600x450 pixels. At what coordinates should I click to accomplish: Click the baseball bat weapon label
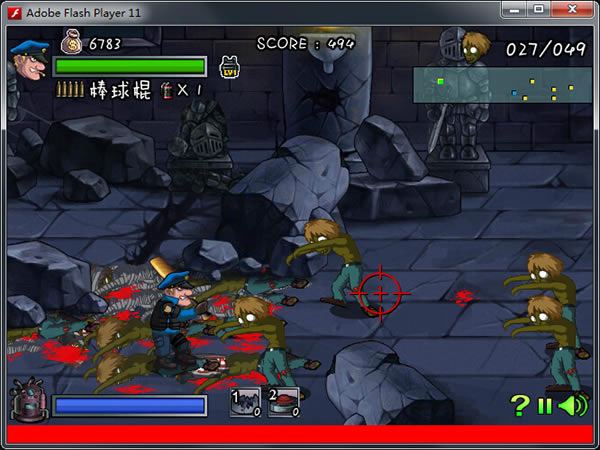tap(120, 90)
